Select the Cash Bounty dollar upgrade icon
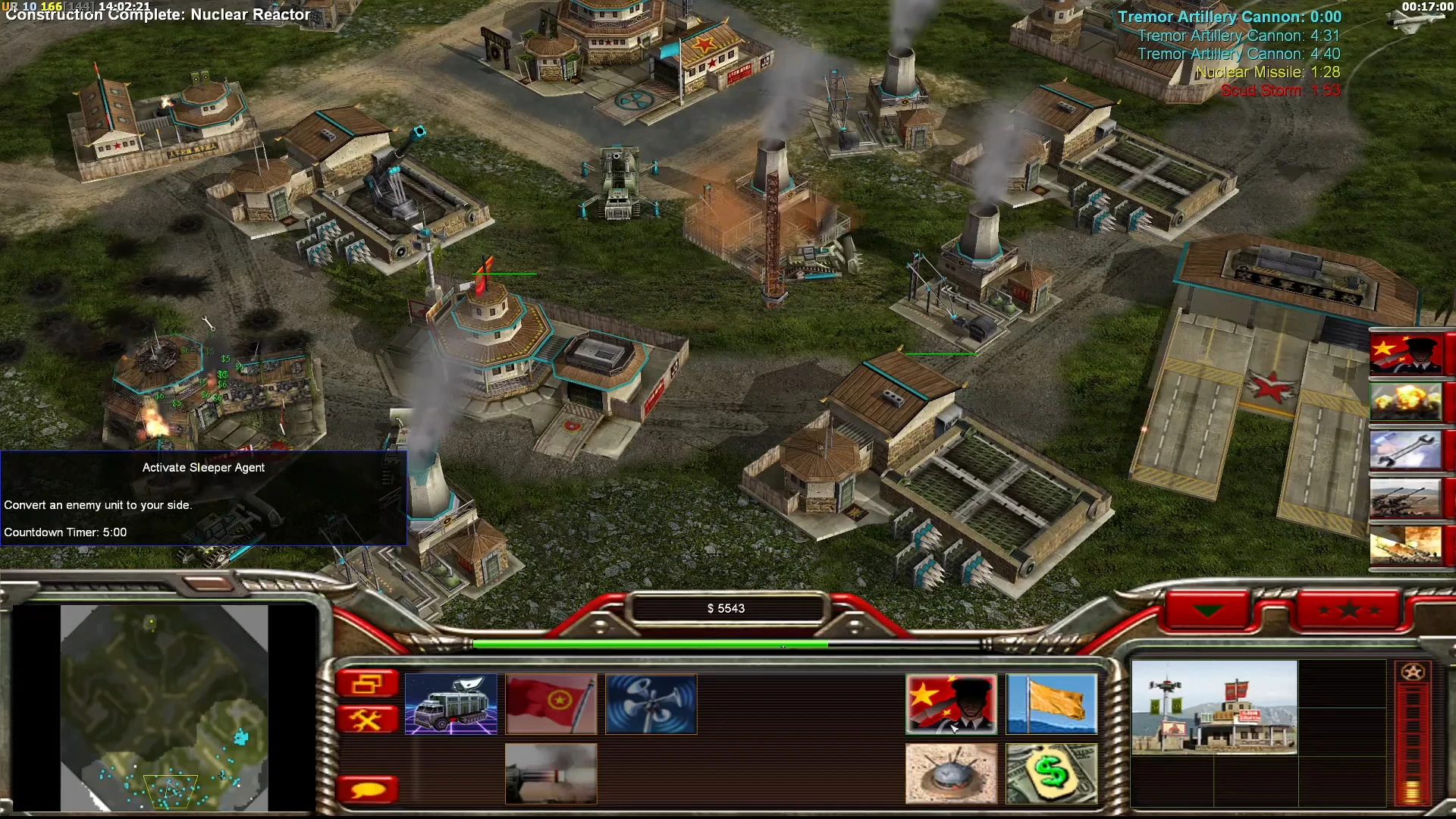The width and height of the screenshot is (1456, 819). point(1052,773)
